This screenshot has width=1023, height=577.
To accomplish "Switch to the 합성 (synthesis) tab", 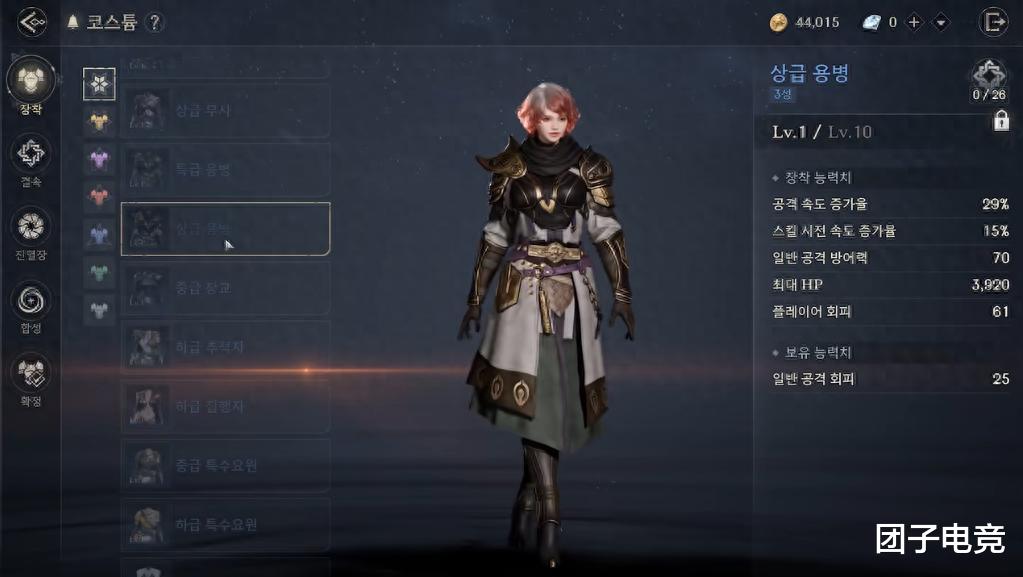I will 31,301.
